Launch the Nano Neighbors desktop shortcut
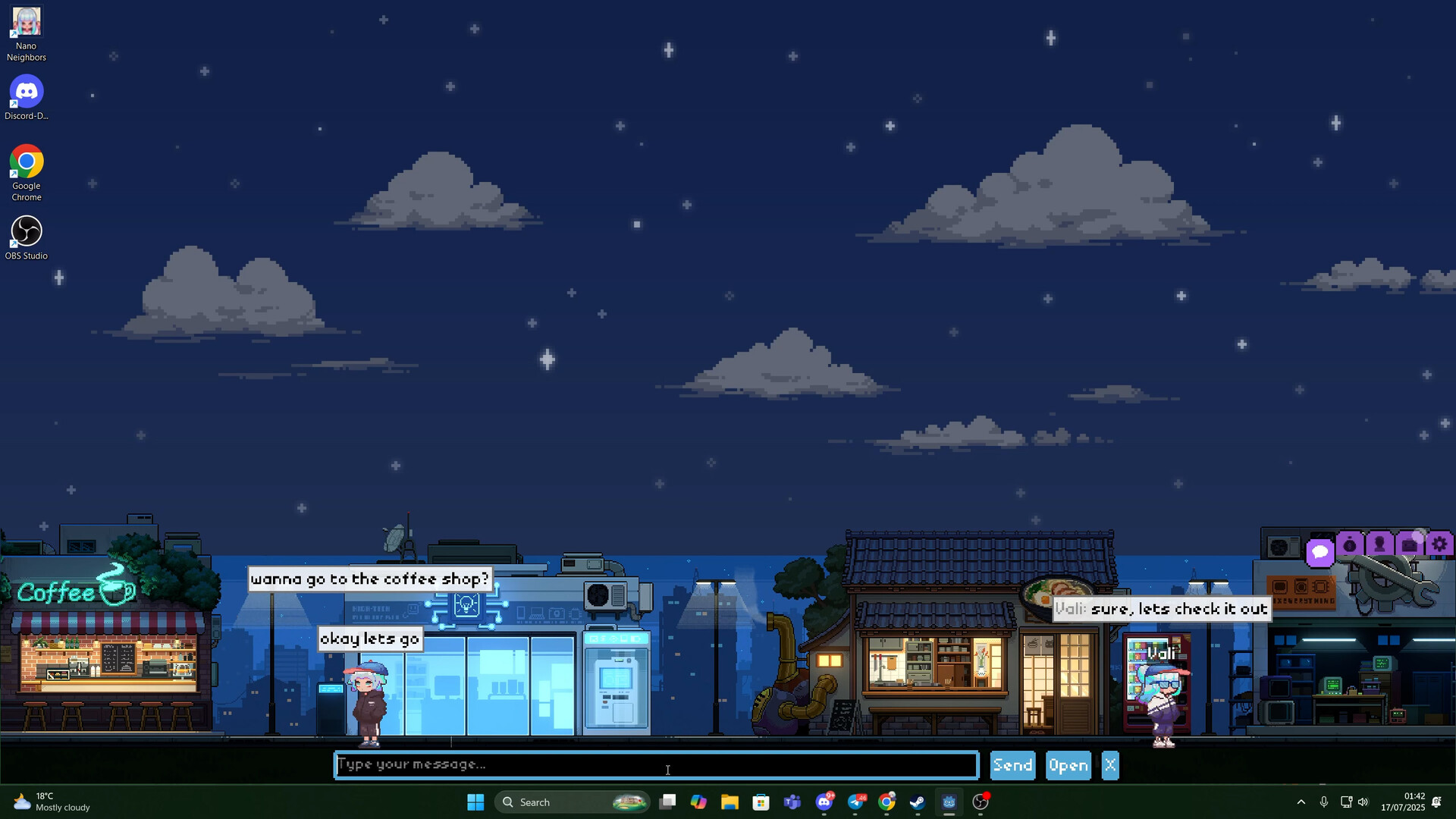This screenshot has height=819, width=1456. pyautogui.click(x=27, y=21)
